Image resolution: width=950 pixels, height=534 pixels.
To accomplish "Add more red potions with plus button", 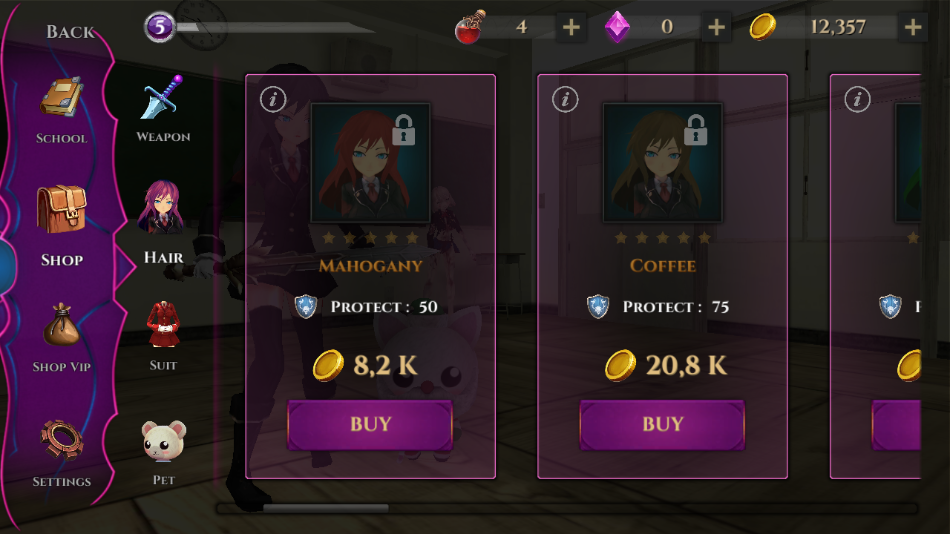I will pyautogui.click(x=571, y=27).
